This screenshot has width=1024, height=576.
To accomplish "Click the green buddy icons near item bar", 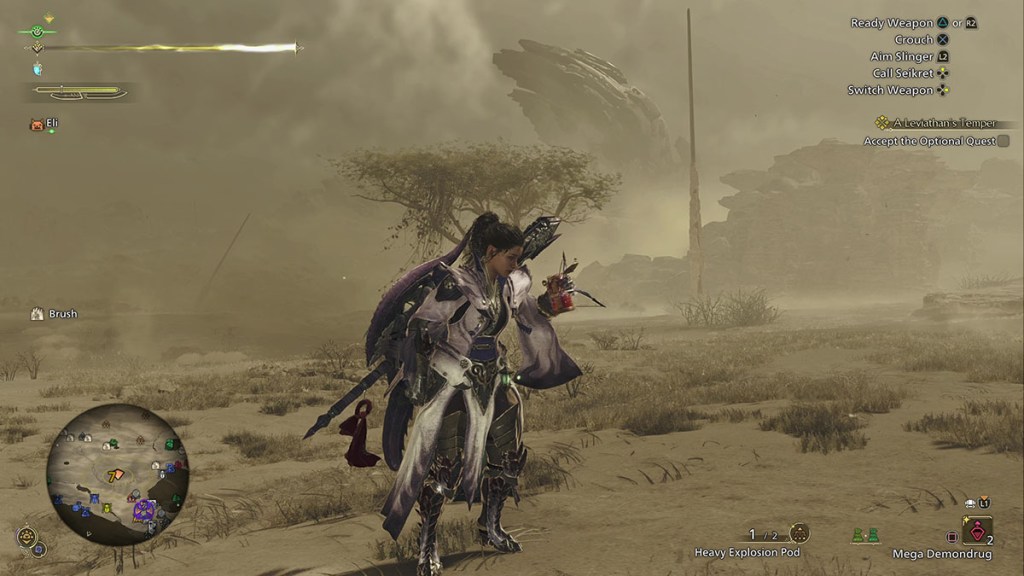I will click(865, 535).
